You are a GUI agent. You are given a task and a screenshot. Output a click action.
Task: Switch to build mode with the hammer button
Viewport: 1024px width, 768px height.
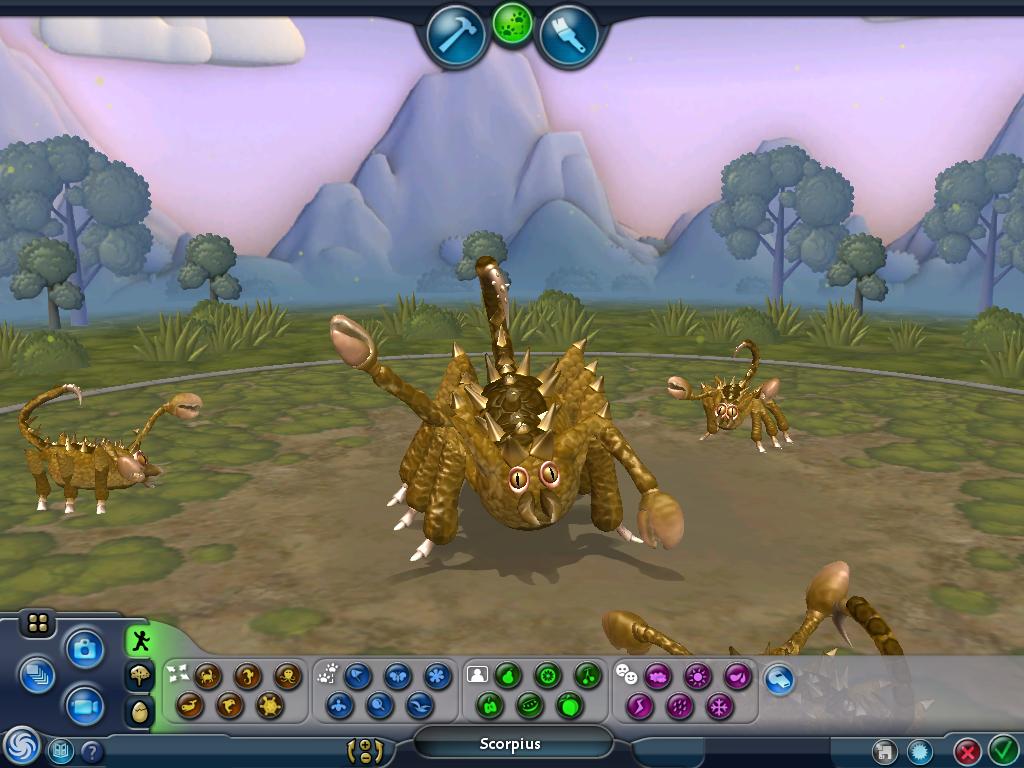tap(456, 37)
